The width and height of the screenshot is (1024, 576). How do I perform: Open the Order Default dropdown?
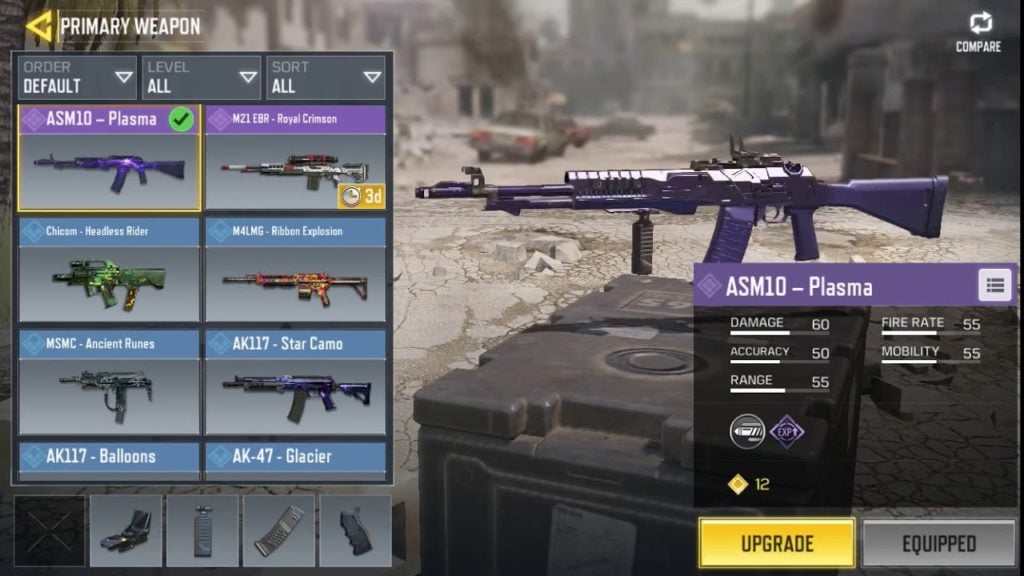(x=77, y=78)
